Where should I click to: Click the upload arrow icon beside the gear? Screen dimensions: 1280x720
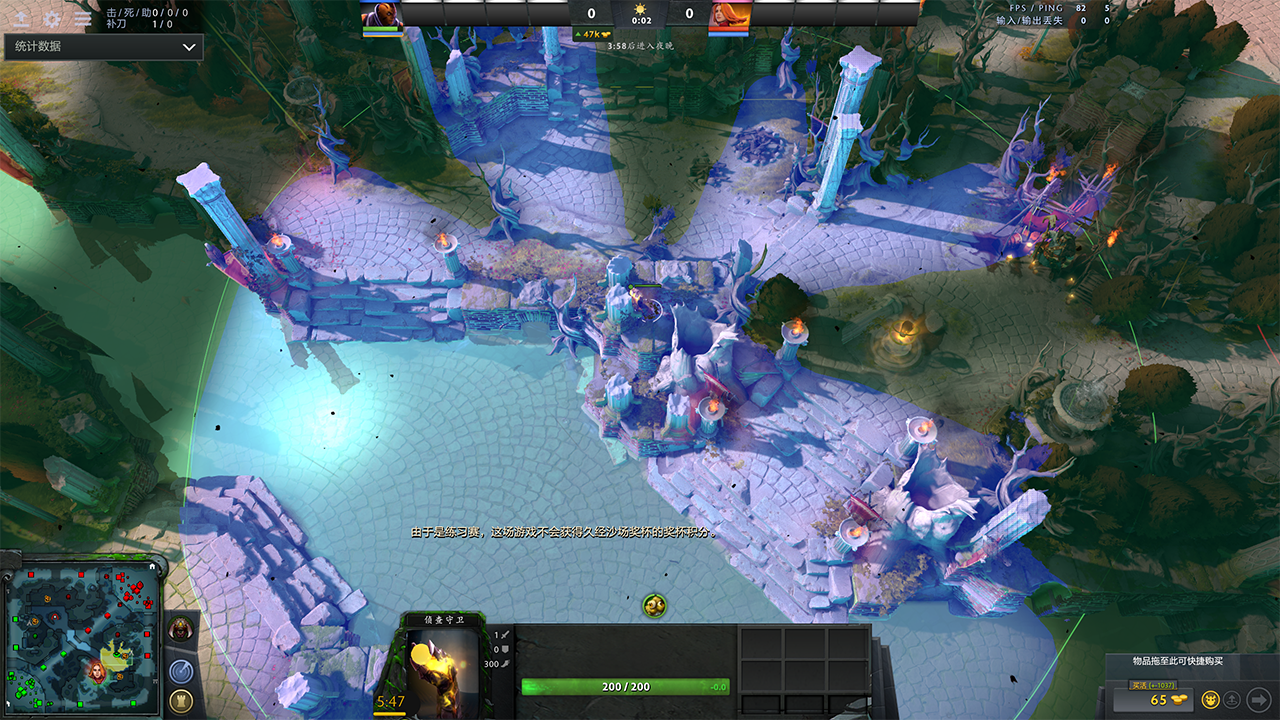[x=21, y=19]
